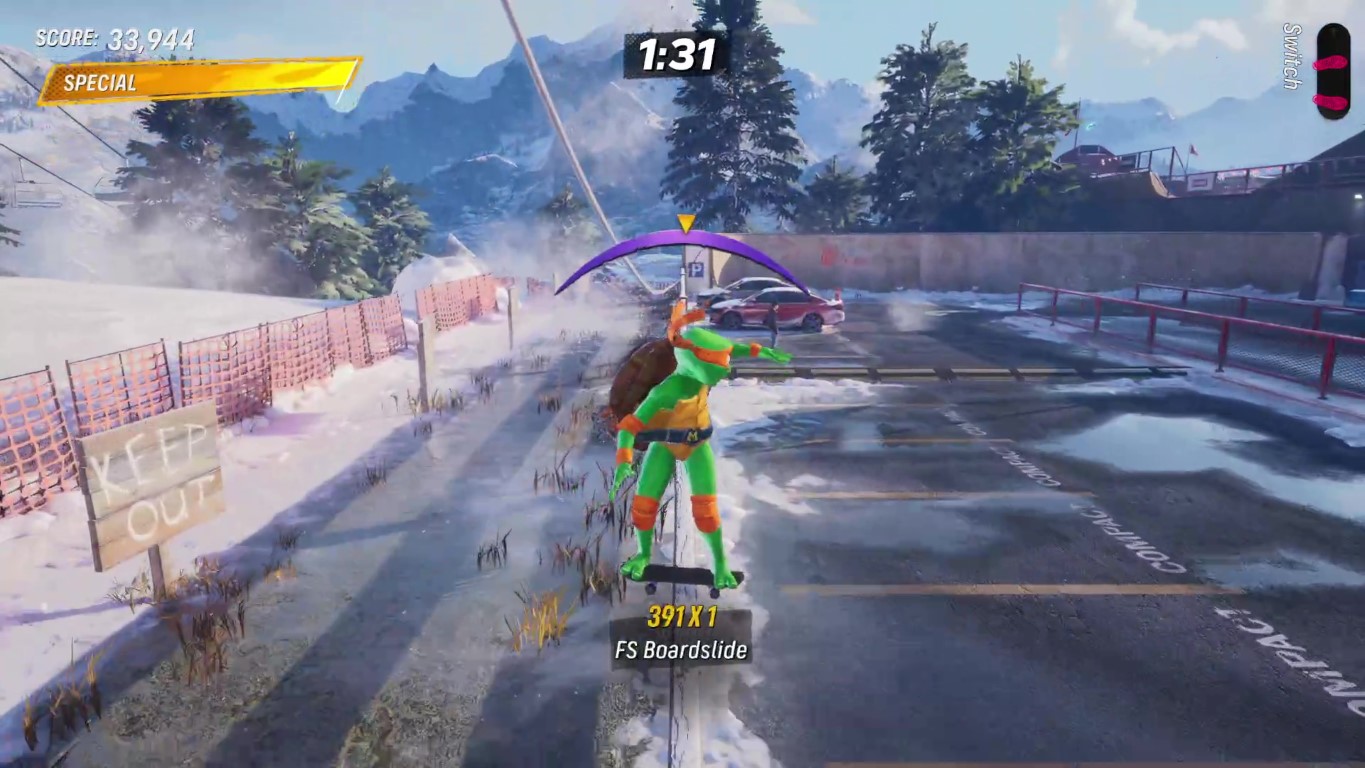Screen dimensions: 1365x768
Task: Click the Switch stance skateboard icon
Action: (1332, 71)
